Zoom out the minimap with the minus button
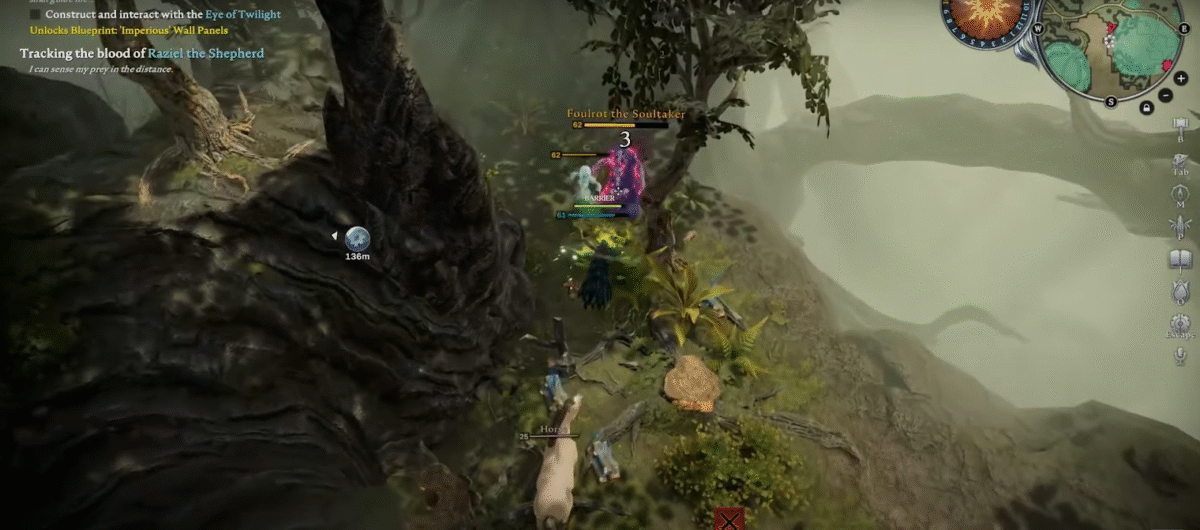Screen dimensions: 1200x530 (x=1166, y=95)
